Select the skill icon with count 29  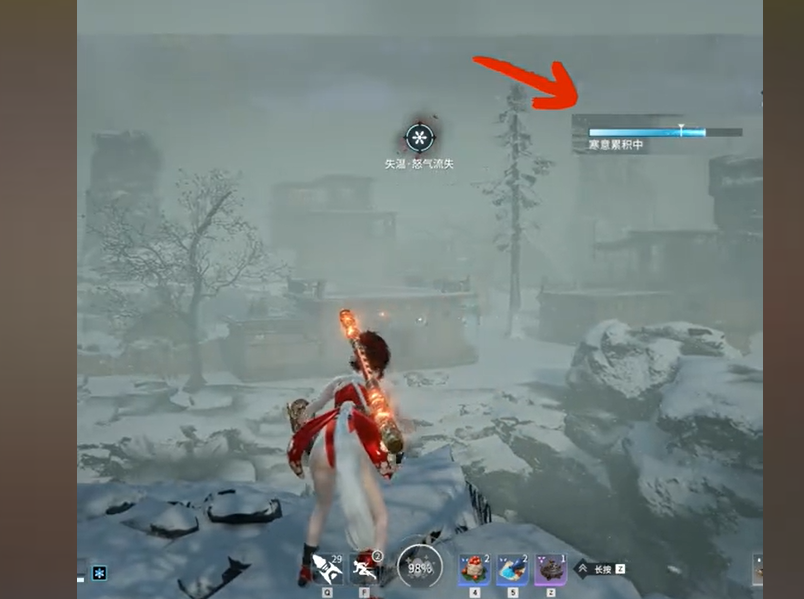point(327,568)
